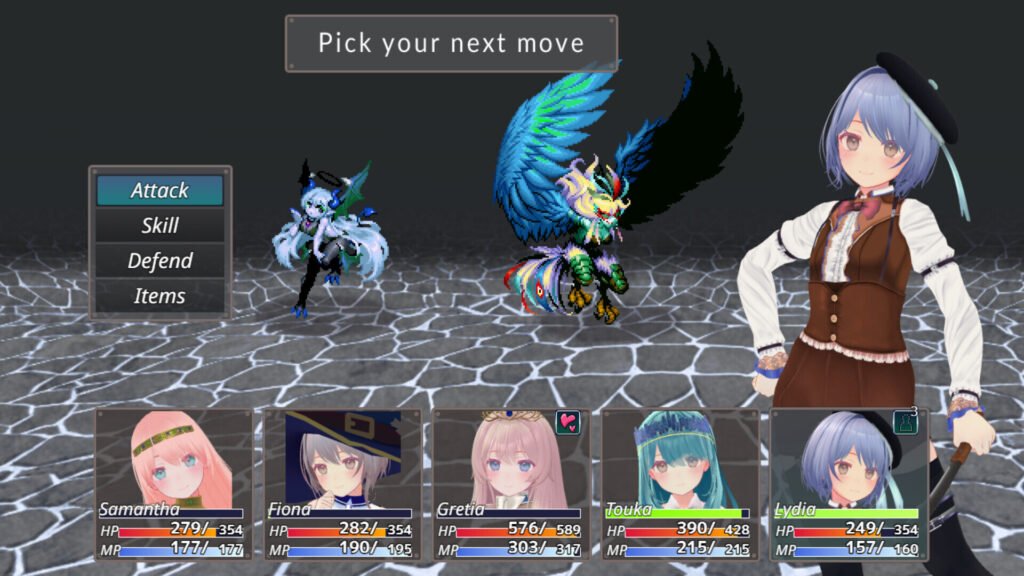Screen dimensions: 1024x576
Task: Choose the Defend command
Action: click(x=160, y=261)
